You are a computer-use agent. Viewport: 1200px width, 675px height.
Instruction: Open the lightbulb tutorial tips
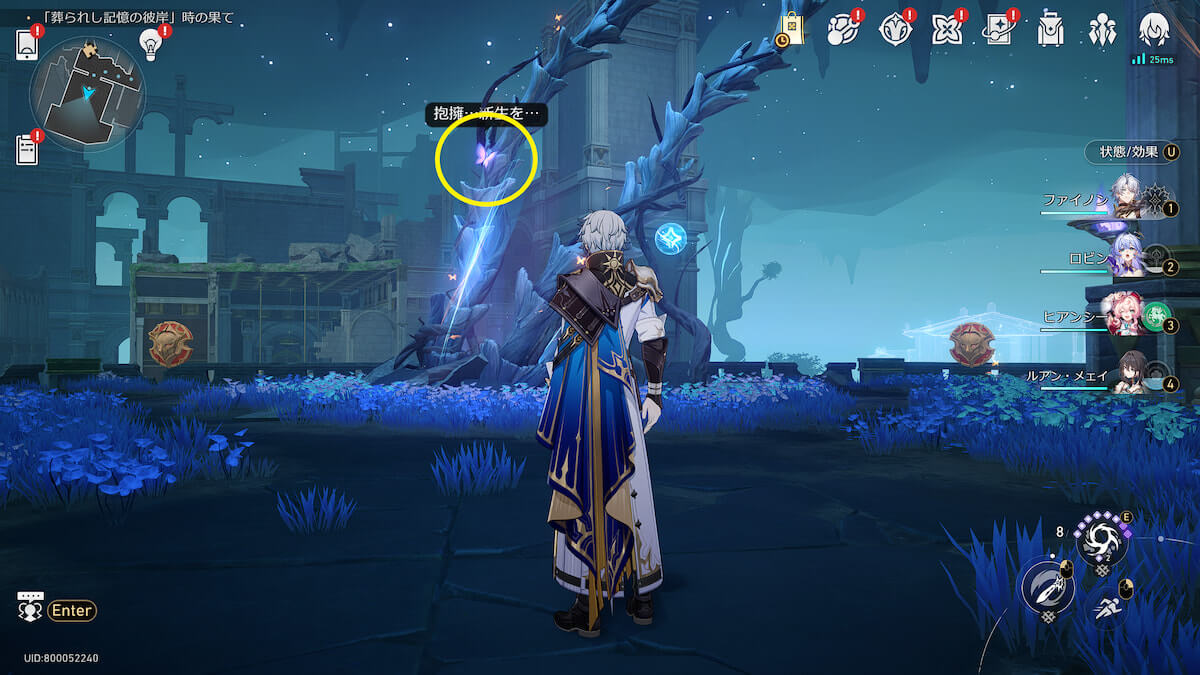151,42
